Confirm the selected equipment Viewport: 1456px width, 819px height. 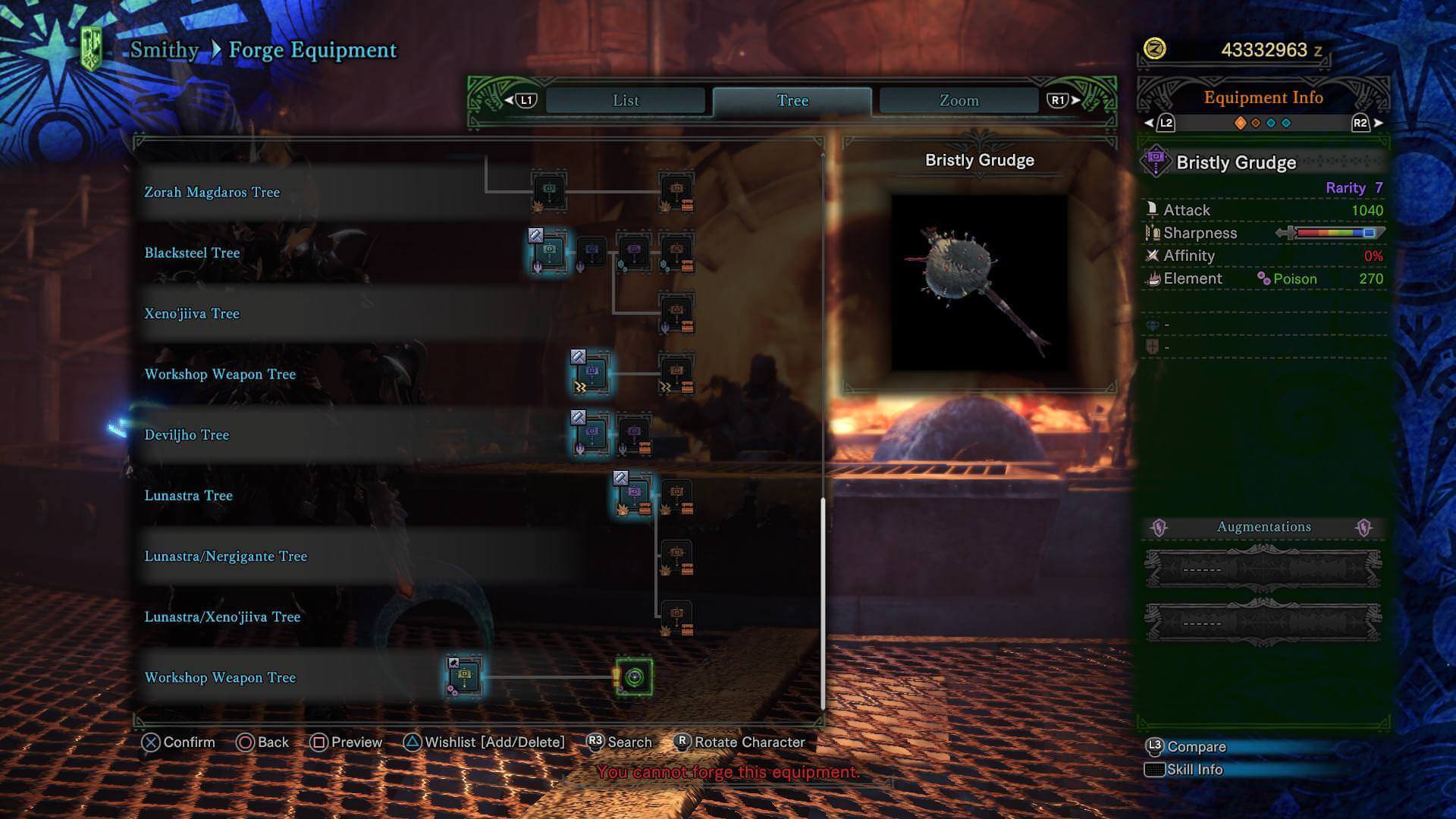tap(179, 742)
